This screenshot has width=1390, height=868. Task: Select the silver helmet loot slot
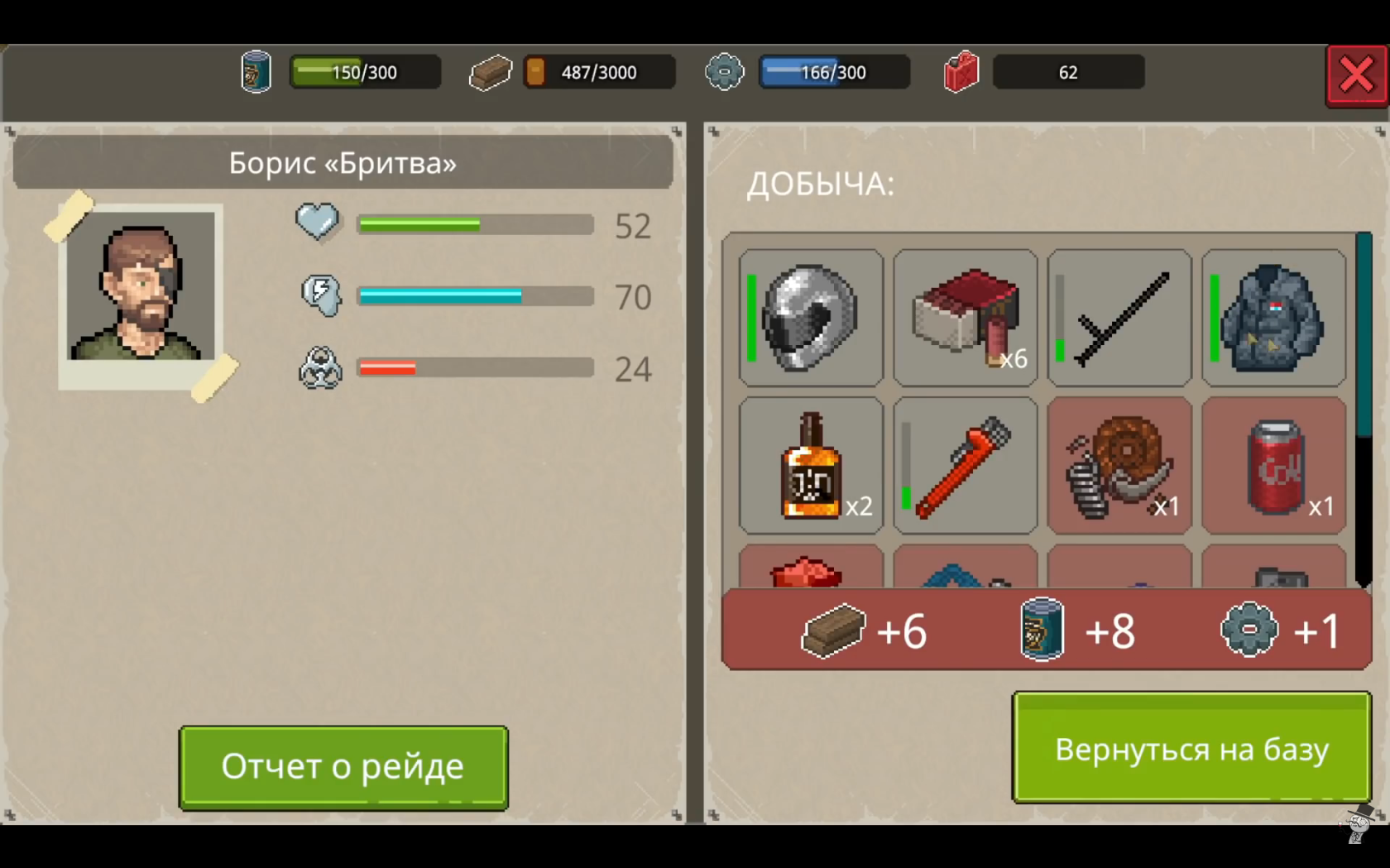(811, 318)
